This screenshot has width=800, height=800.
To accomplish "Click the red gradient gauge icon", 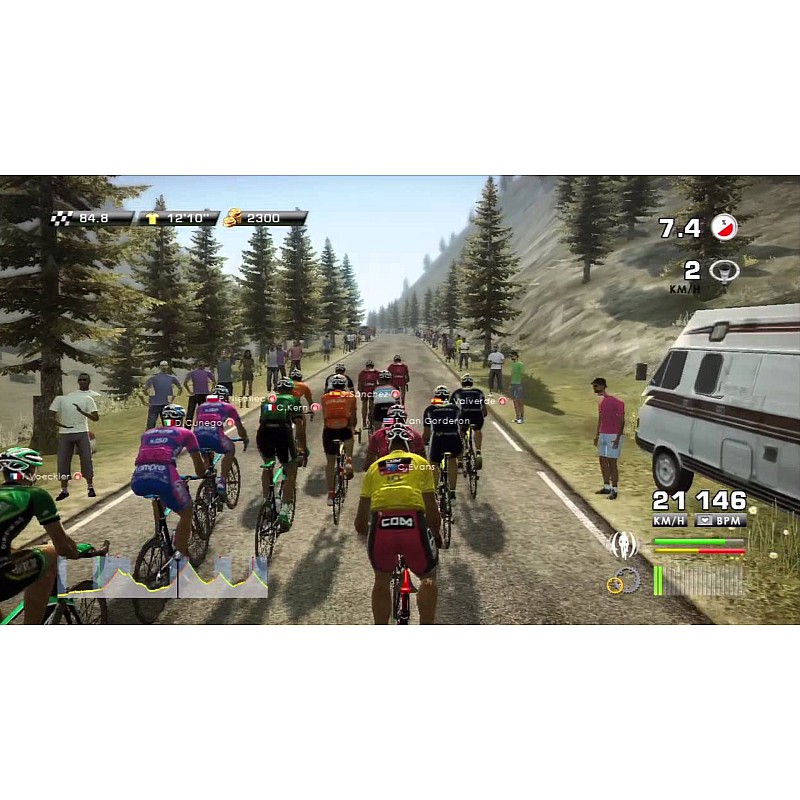I will pyautogui.click(x=723, y=227).
